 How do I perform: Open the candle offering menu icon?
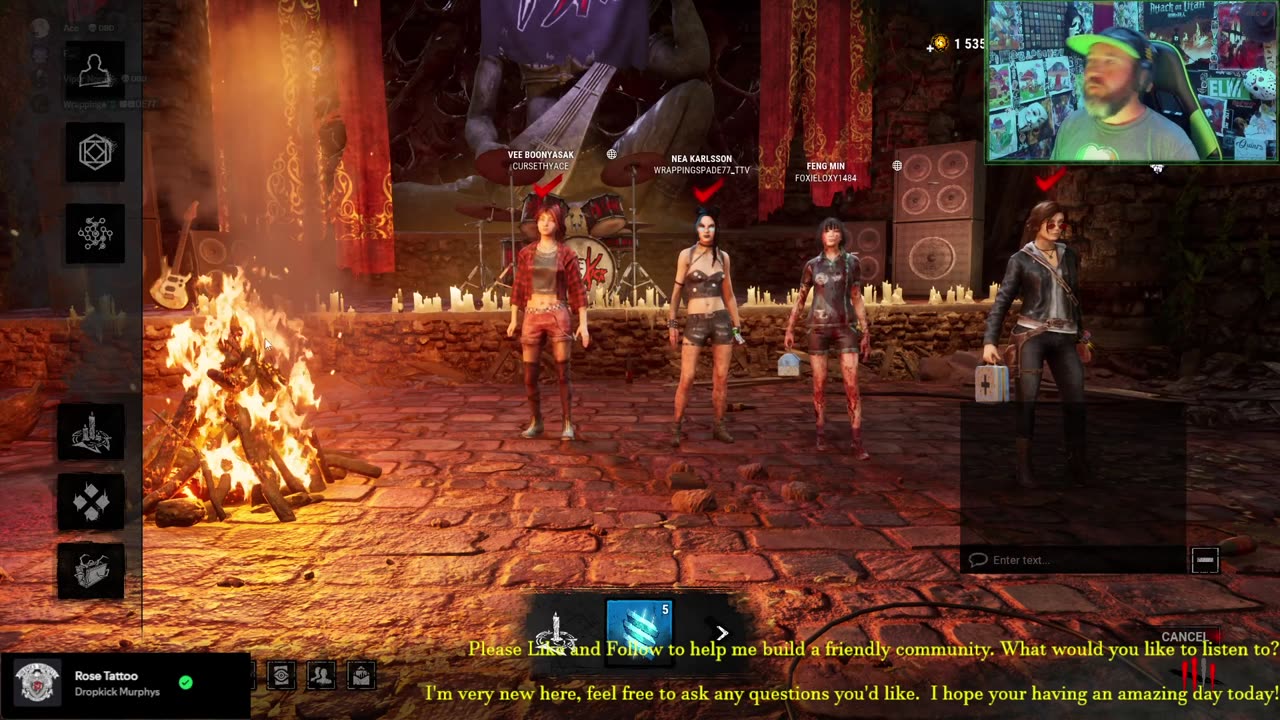[x=91, y=432]
